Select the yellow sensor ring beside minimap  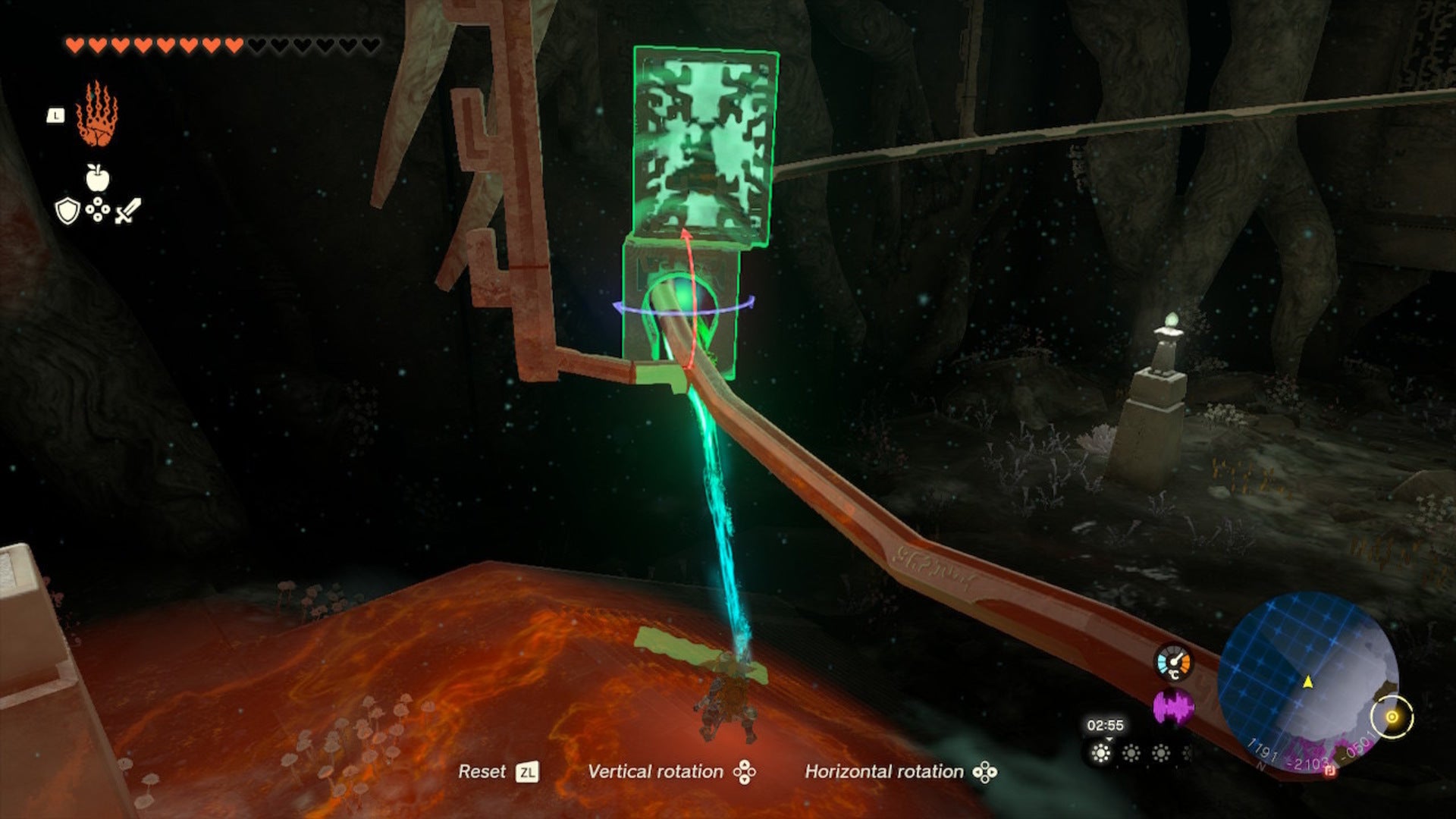(x=1392, y=717)
